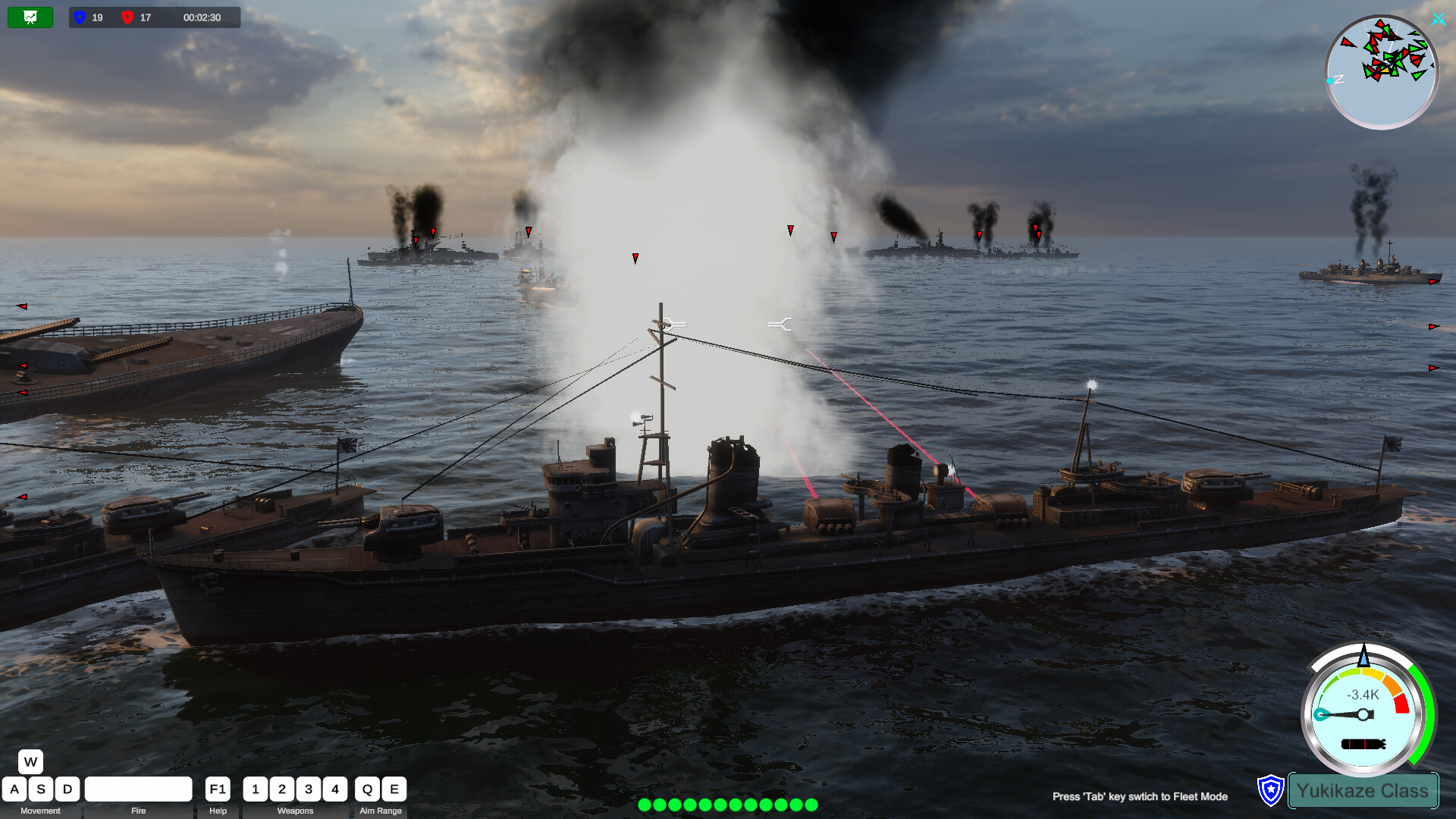The width and height of the screenshot is (1456, 819).
Task: Click the blue allied shield score icon
Action: pos(79,17)
